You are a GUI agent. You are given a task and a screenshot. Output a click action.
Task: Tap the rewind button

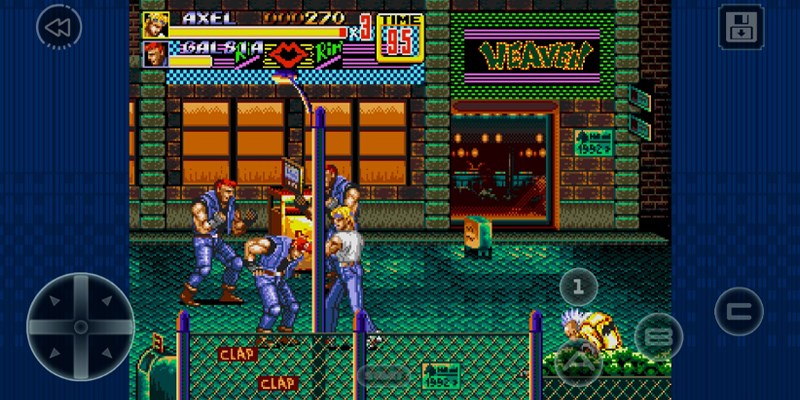click(x=58, y=27)
